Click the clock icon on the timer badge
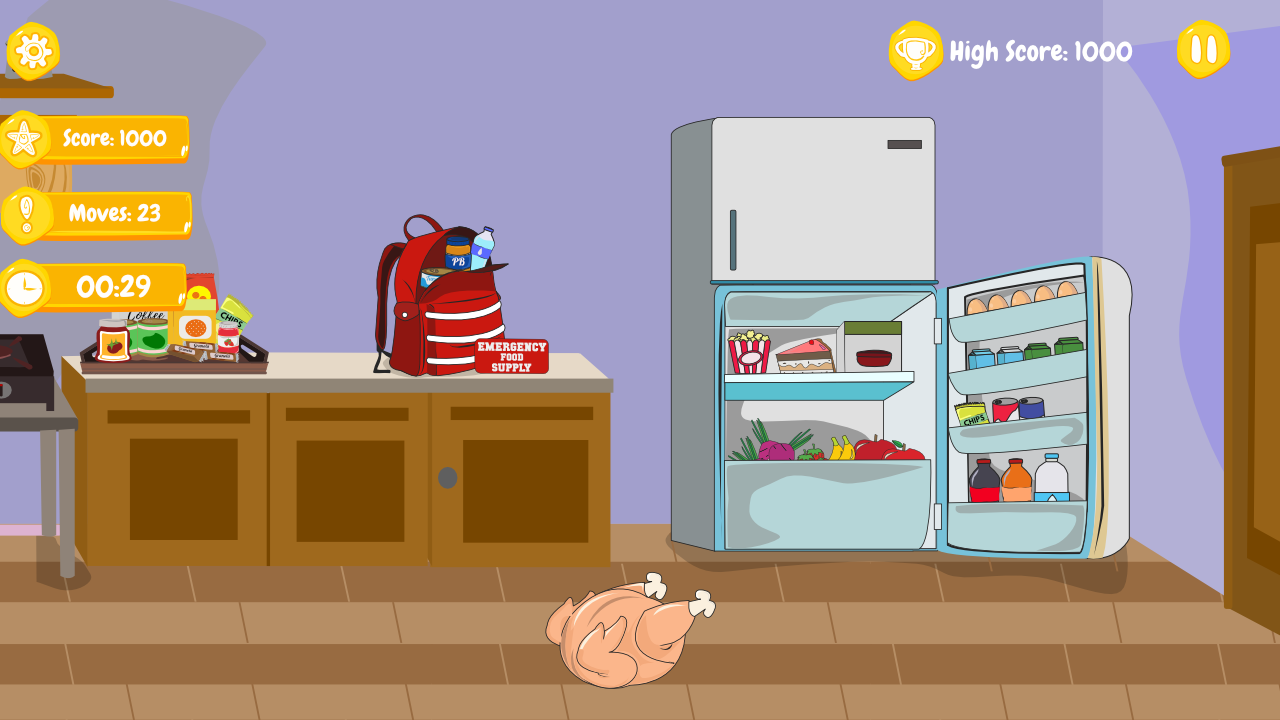Screen dimensions: 1280x720 26,288
